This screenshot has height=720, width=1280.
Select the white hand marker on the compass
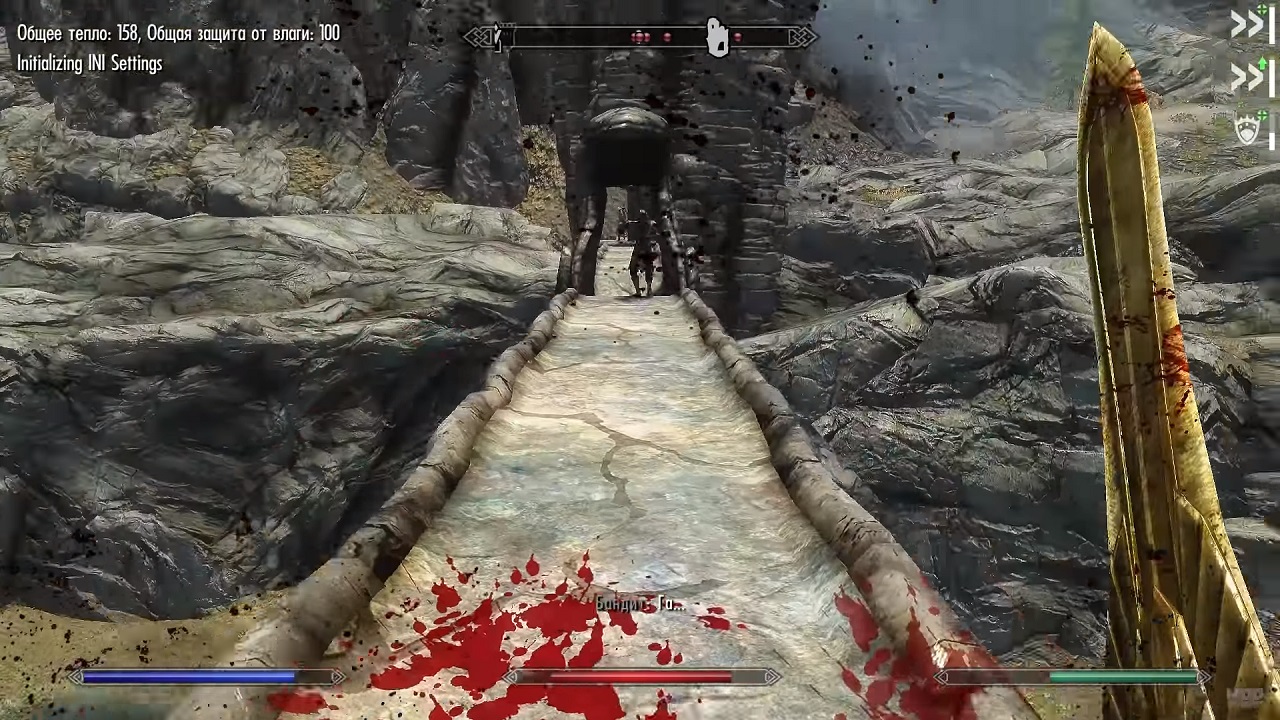click(717, 38)
